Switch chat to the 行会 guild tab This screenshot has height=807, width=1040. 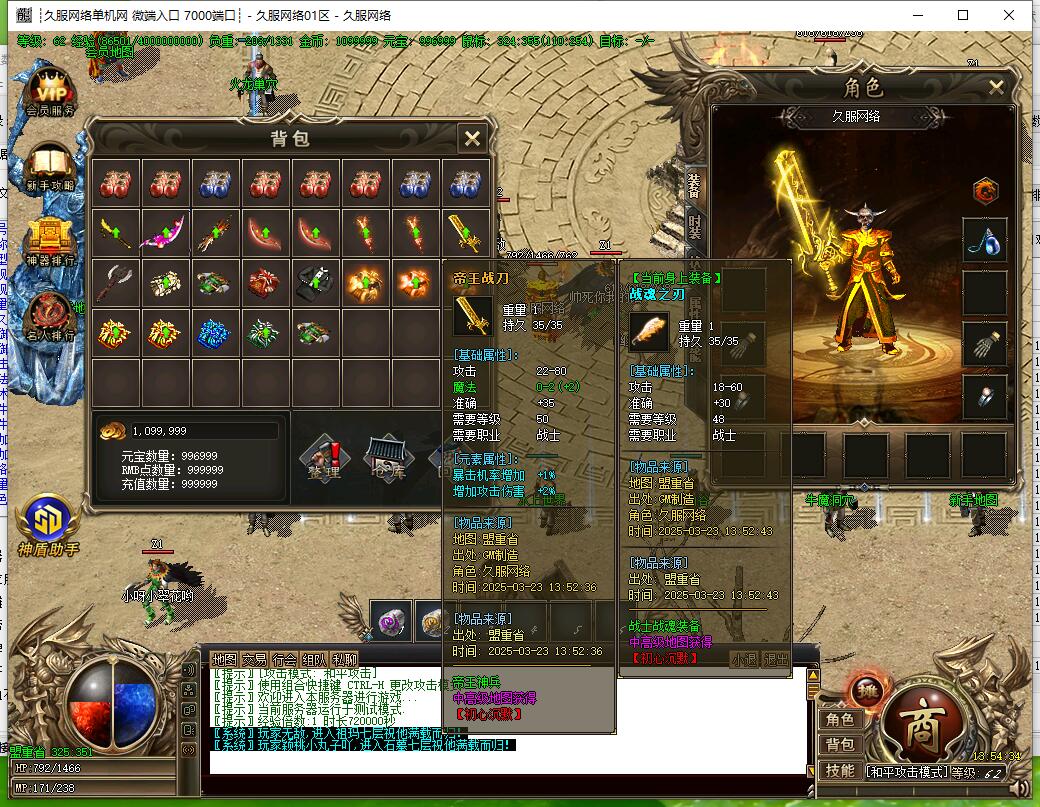click(285, 659)
